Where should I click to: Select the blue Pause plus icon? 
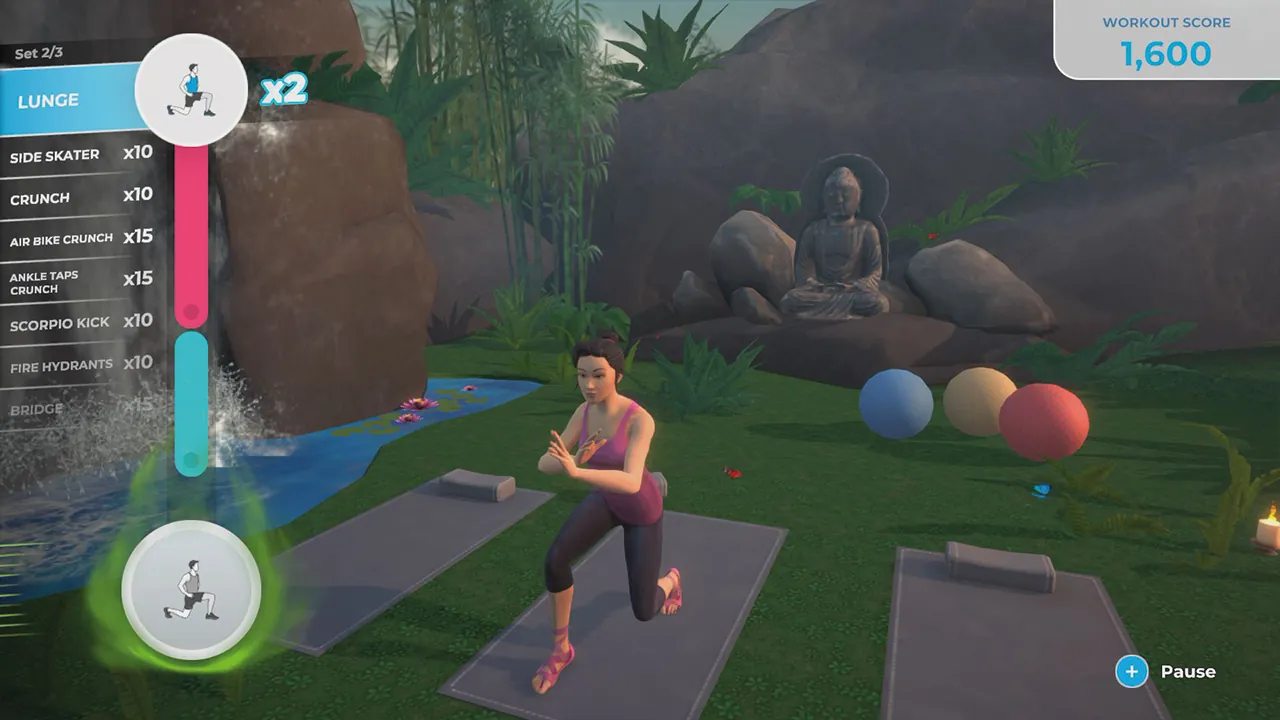pyautogui.click(x=1131, y=672)
